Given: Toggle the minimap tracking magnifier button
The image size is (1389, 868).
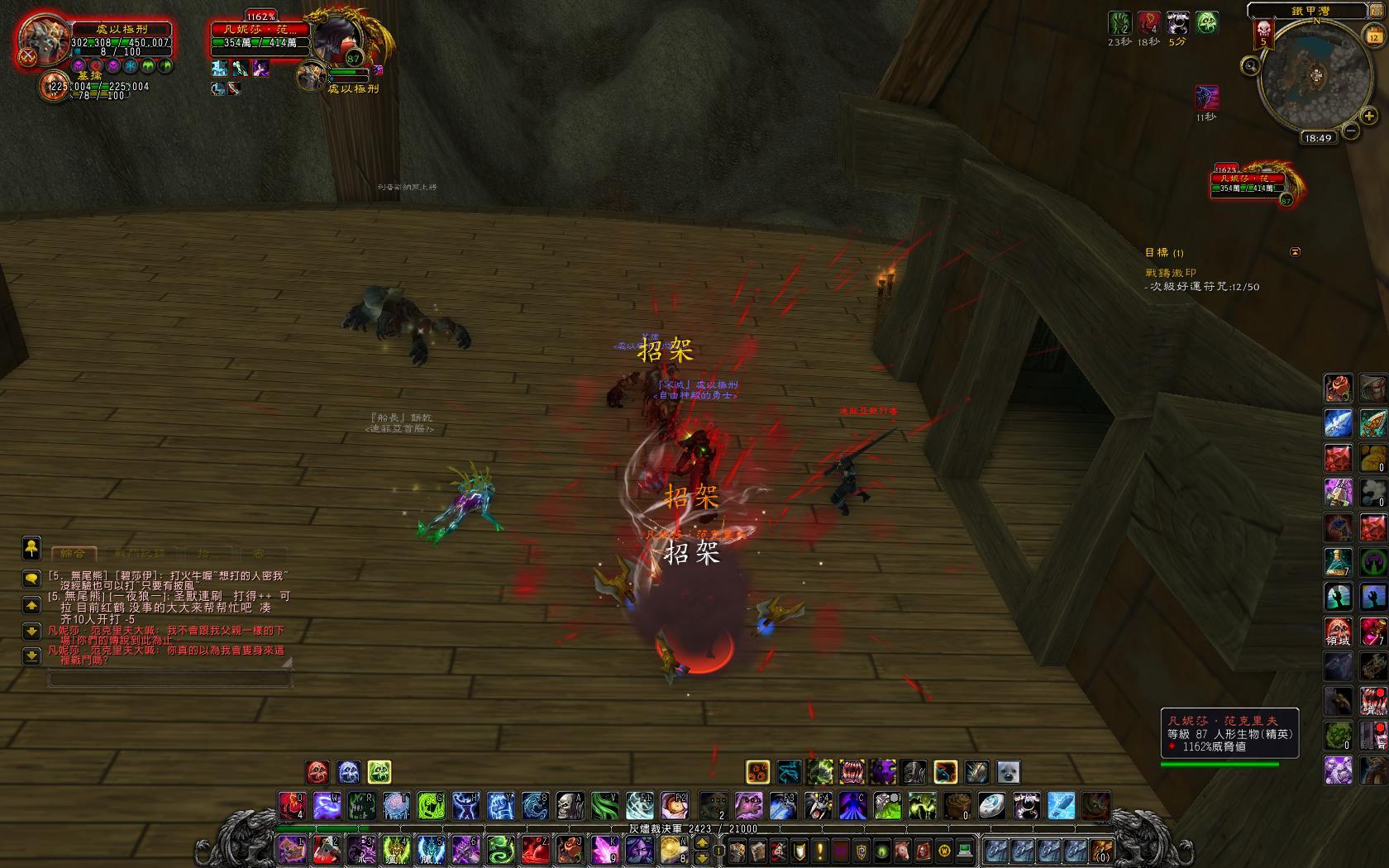Looking at the screenshot, I should pyautogui.click(x=1251, y=65).
